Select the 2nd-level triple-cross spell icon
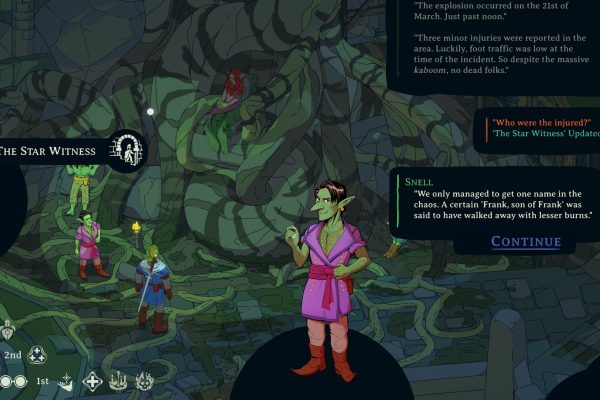 [37, 355]
